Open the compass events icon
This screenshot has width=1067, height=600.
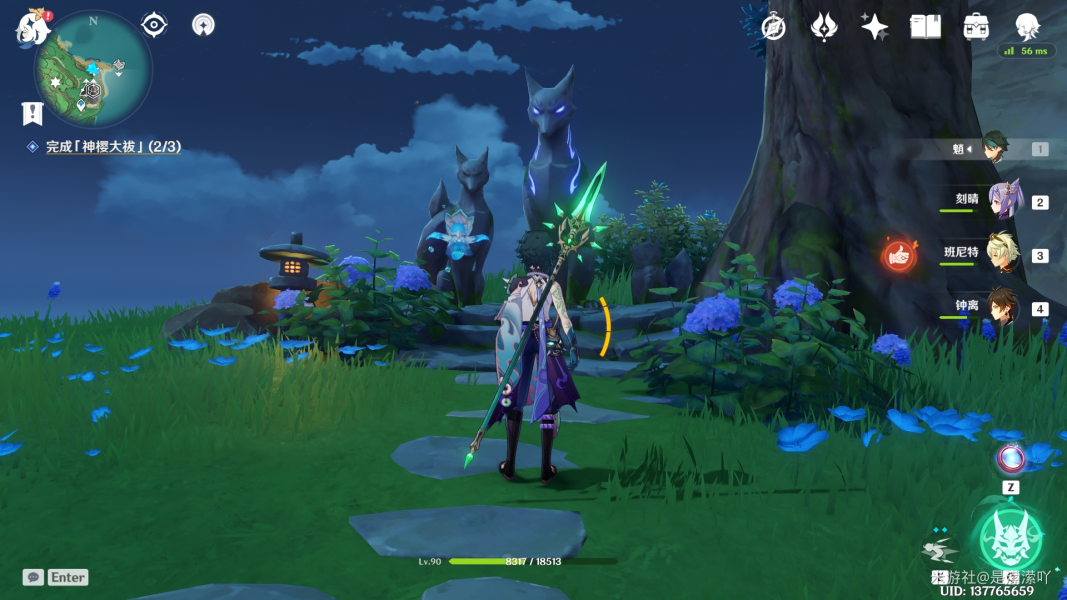pos(773,27)
